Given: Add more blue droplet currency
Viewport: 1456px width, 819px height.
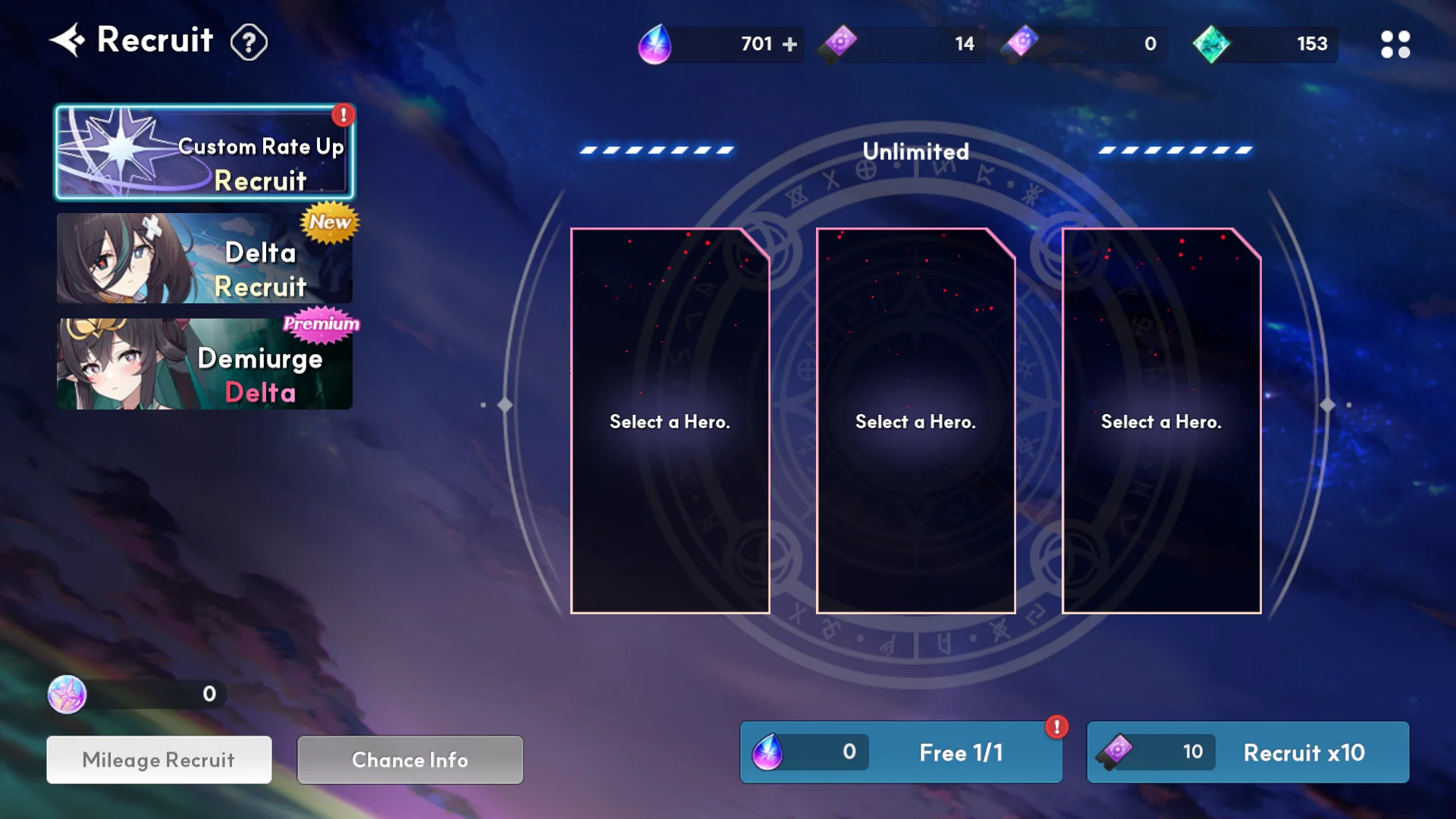Looking at the screenshot, I should click(789, 44).
